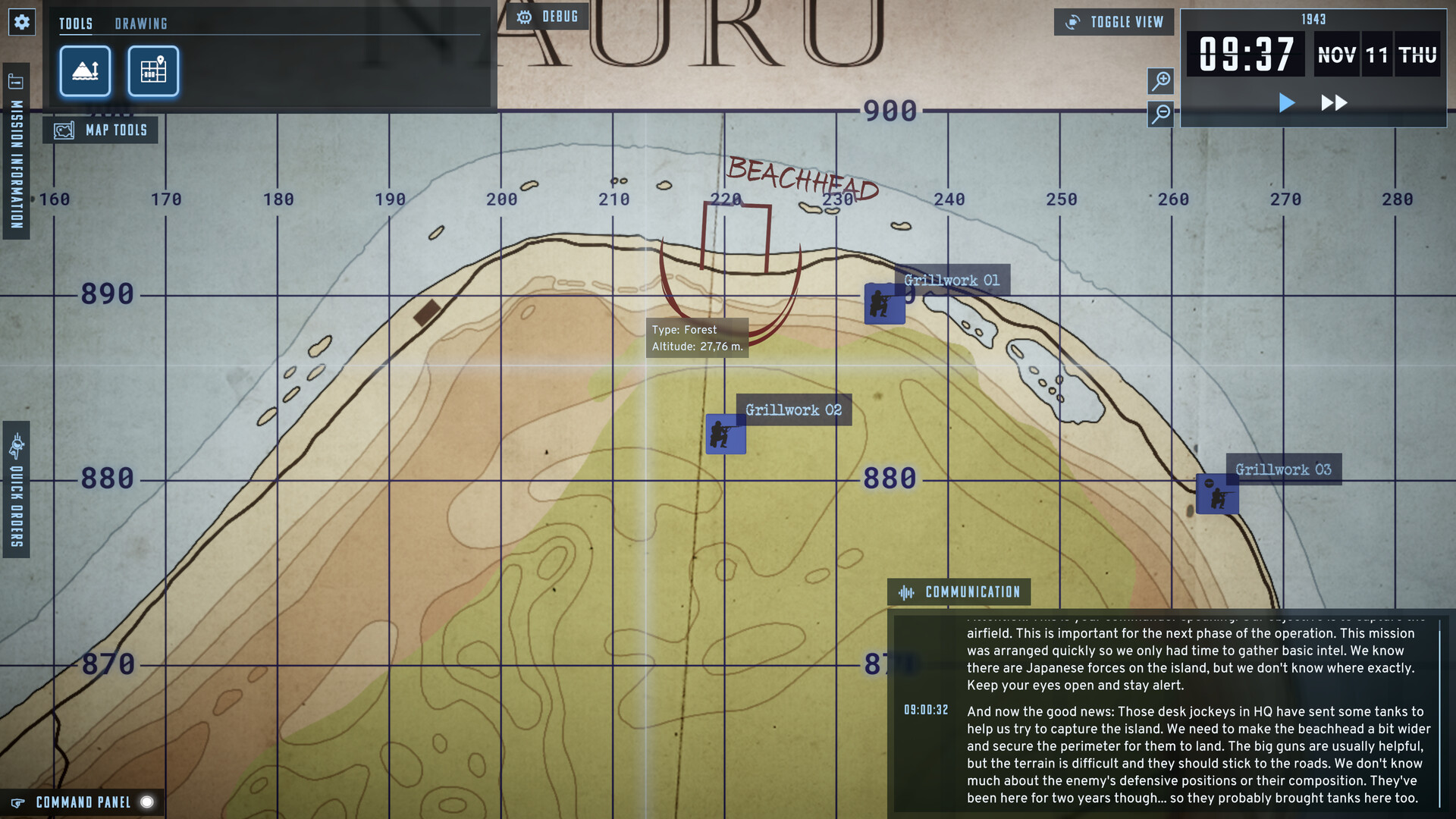This screenshot has width=1456, height=819.
Task: Zoom out with the magnifier minus icon
Action: 1162,115
